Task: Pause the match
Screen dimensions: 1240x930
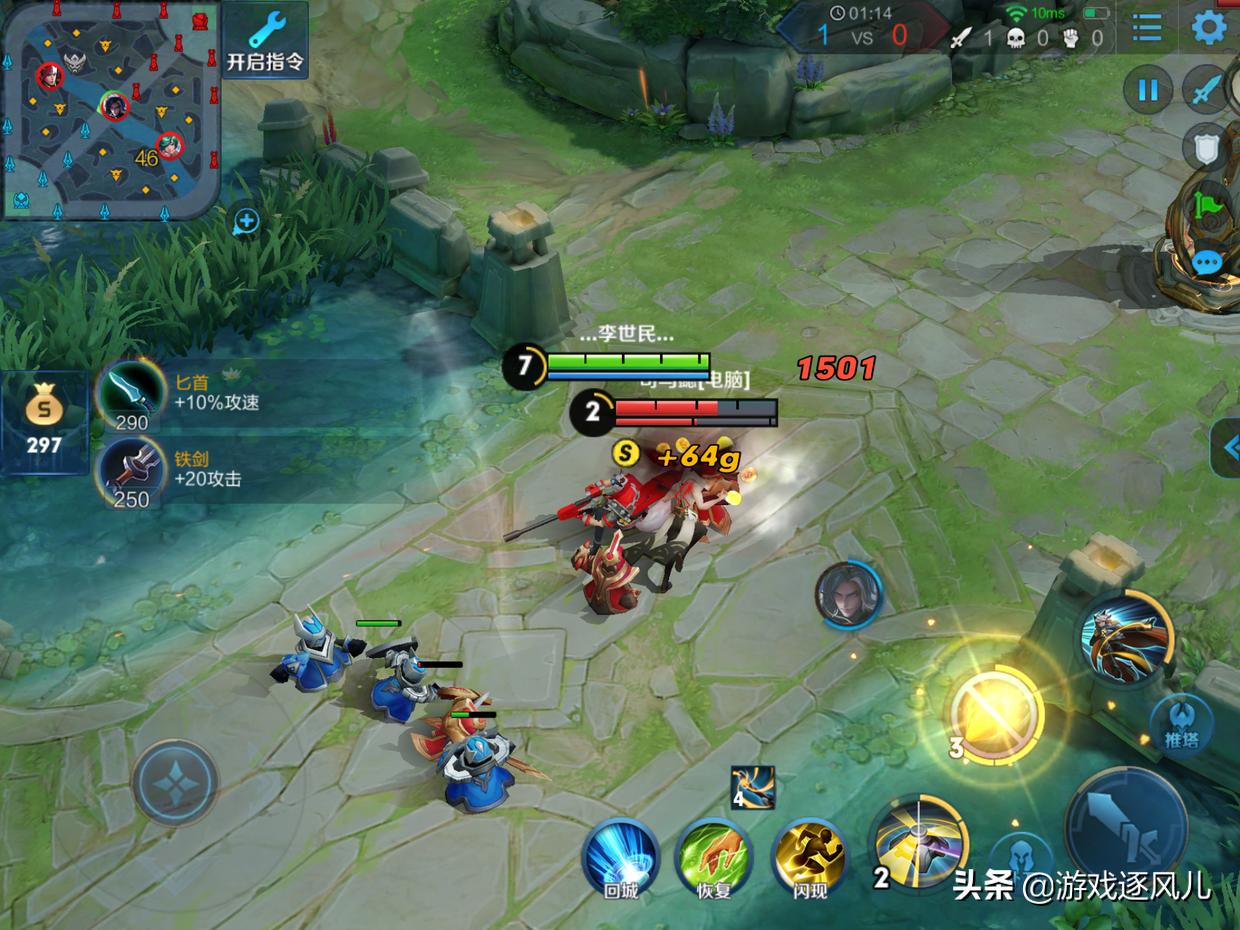Action: click(x=1147, y=91)
